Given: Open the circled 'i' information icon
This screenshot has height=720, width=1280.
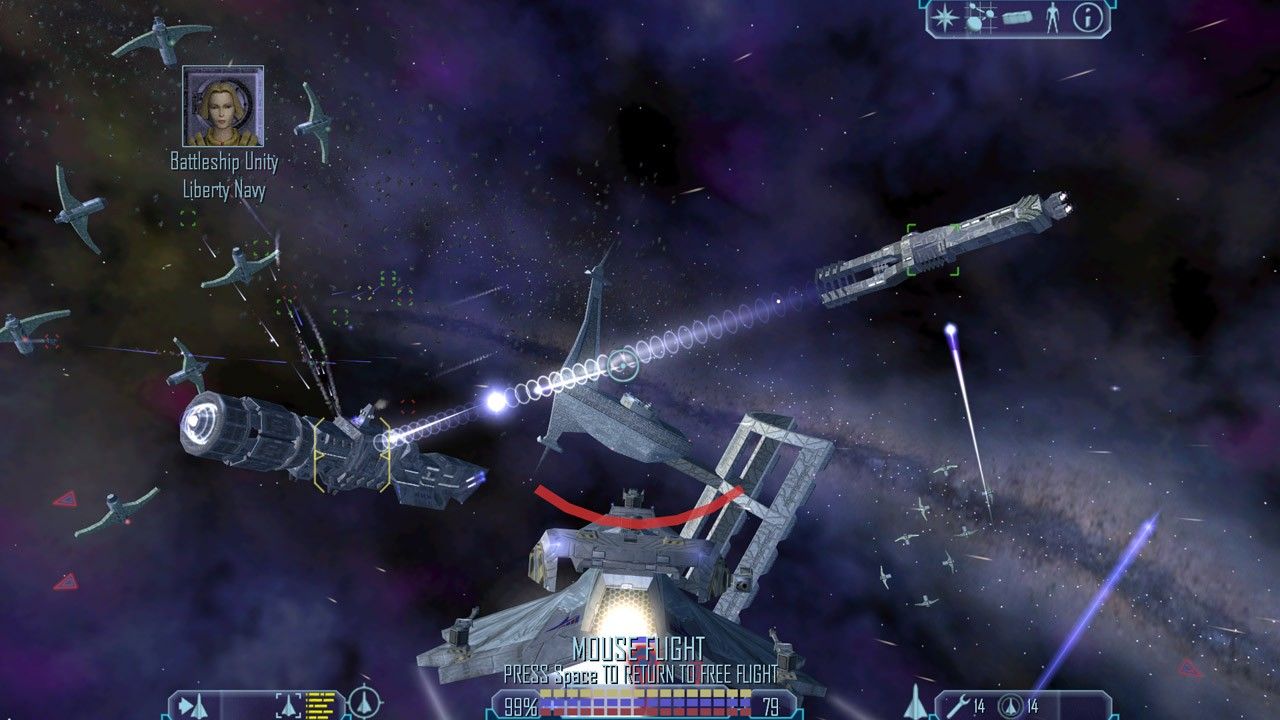Looking at the screenshot, I should coord(1086,17).
